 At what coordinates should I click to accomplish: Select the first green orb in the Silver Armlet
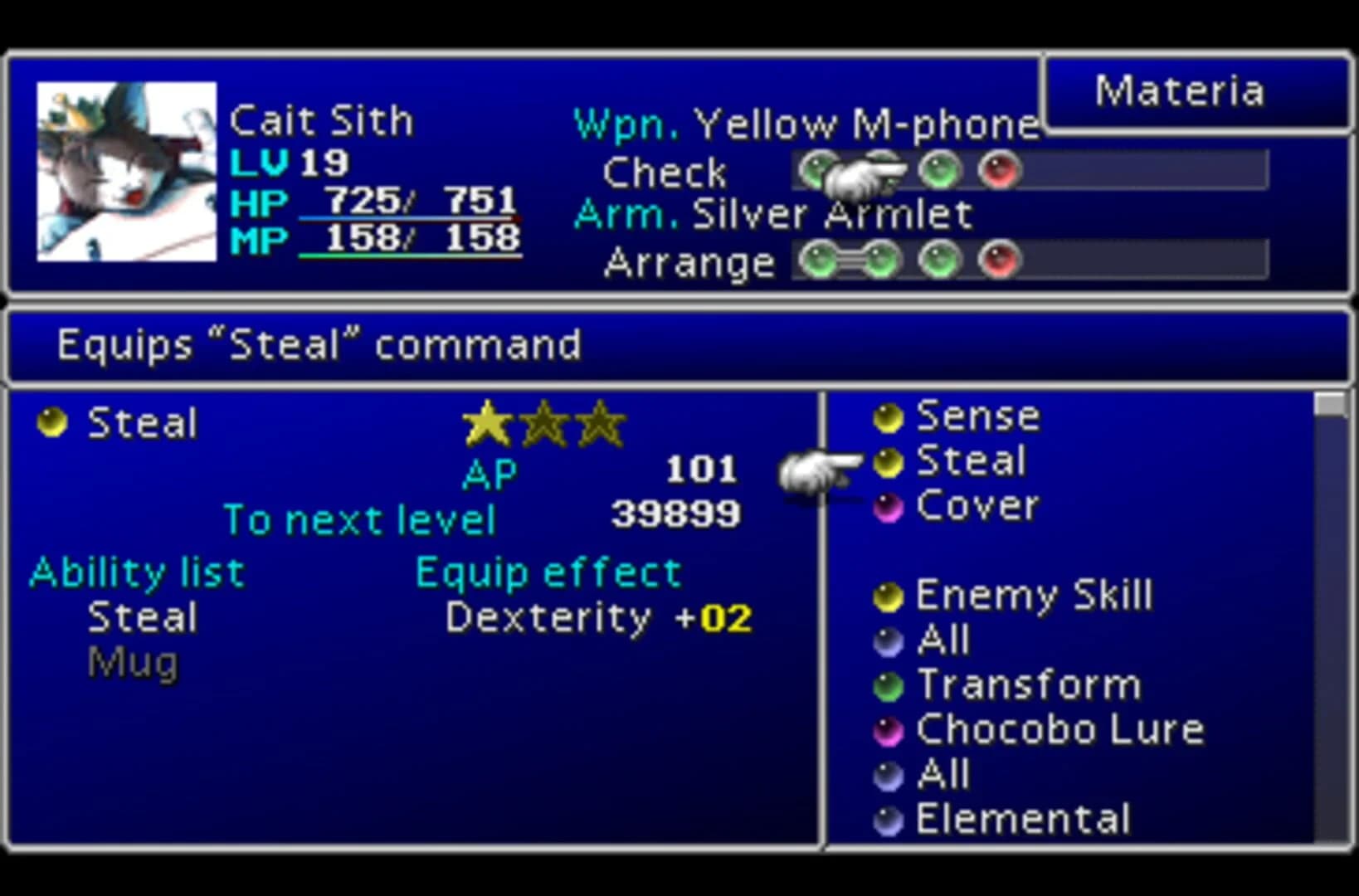click(821, 259)
